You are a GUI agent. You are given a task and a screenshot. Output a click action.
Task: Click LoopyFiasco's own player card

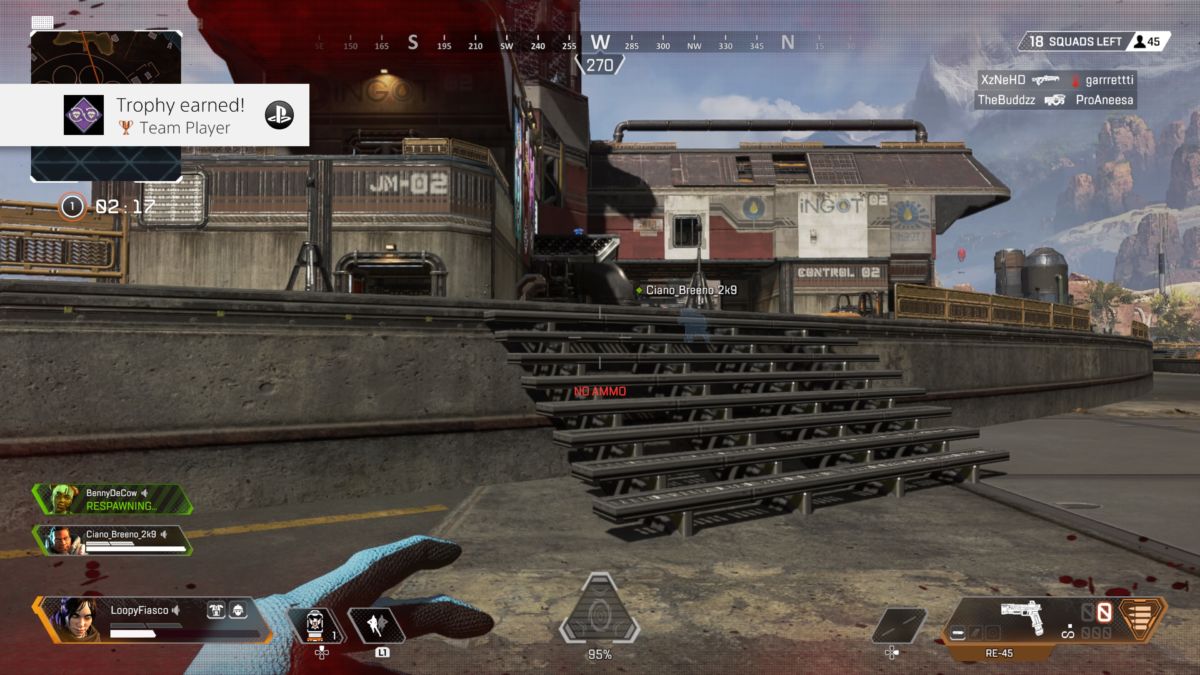[150, 620]
